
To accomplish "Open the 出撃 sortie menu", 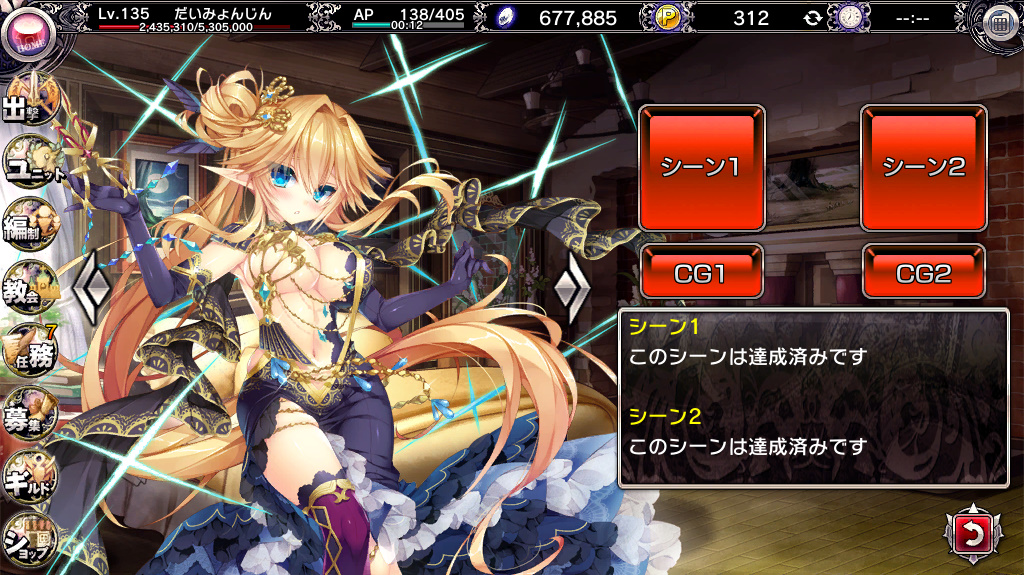I will (30, 103).
